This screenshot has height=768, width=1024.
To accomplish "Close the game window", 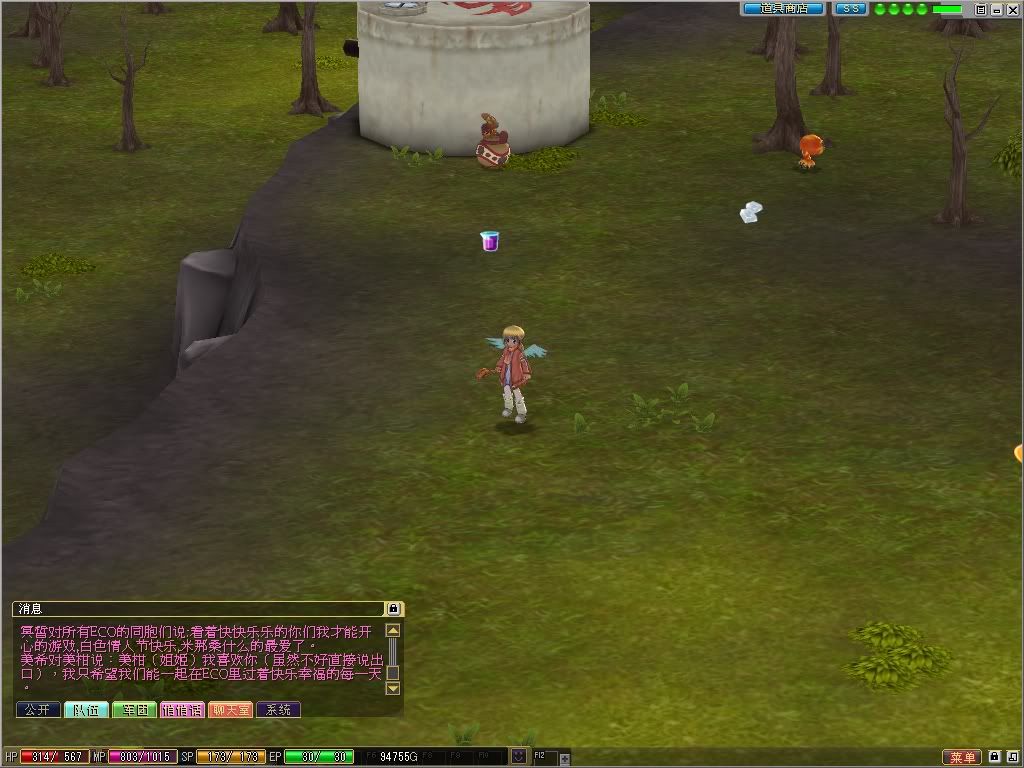I will [1012, 9].
